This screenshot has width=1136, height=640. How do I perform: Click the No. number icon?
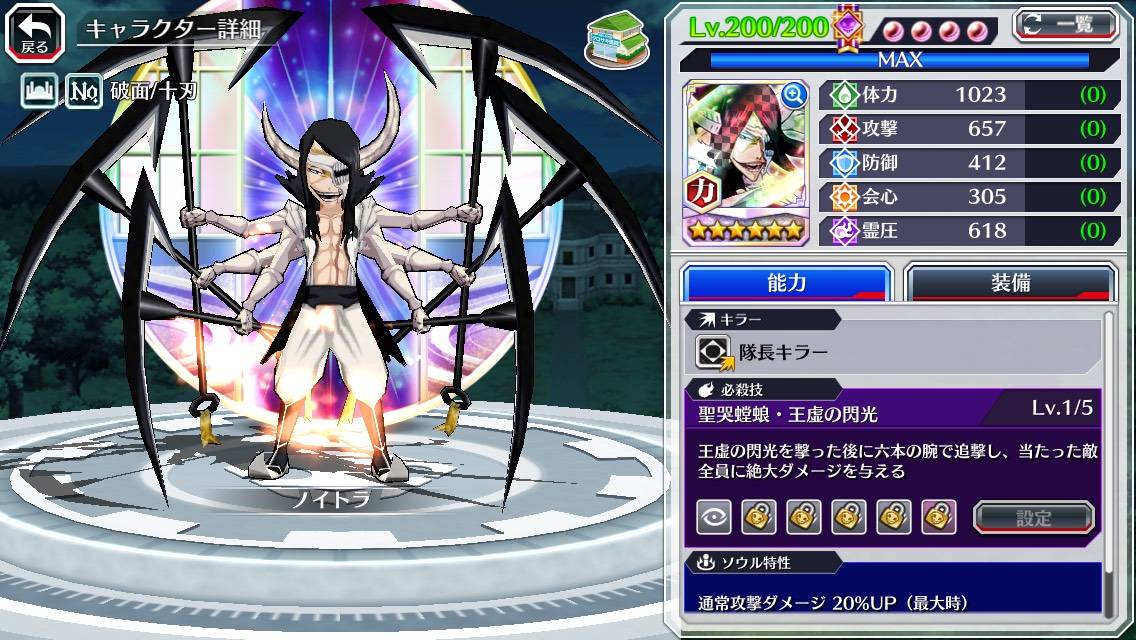point(84,92)
